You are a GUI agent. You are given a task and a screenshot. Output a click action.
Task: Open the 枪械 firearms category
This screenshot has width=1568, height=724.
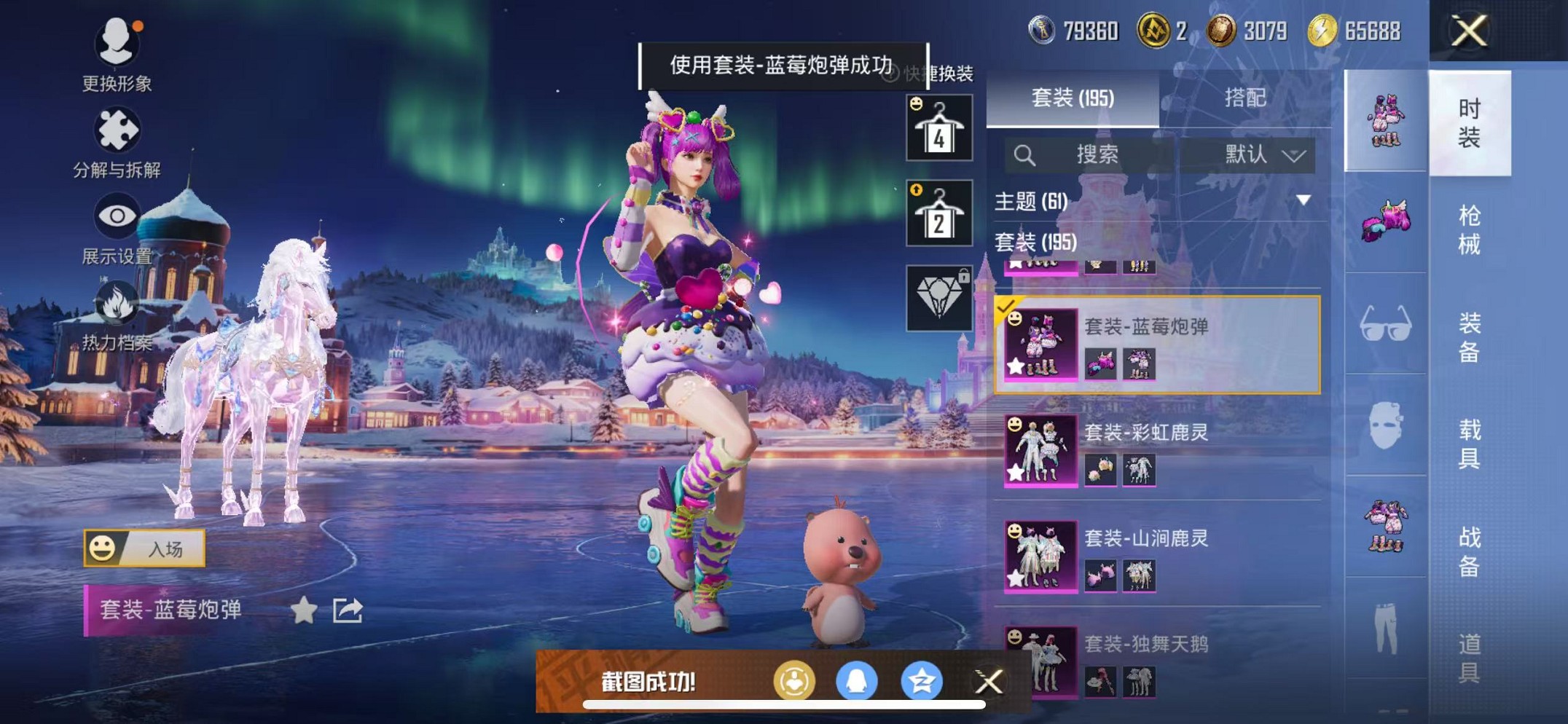tap(1469, 229)
